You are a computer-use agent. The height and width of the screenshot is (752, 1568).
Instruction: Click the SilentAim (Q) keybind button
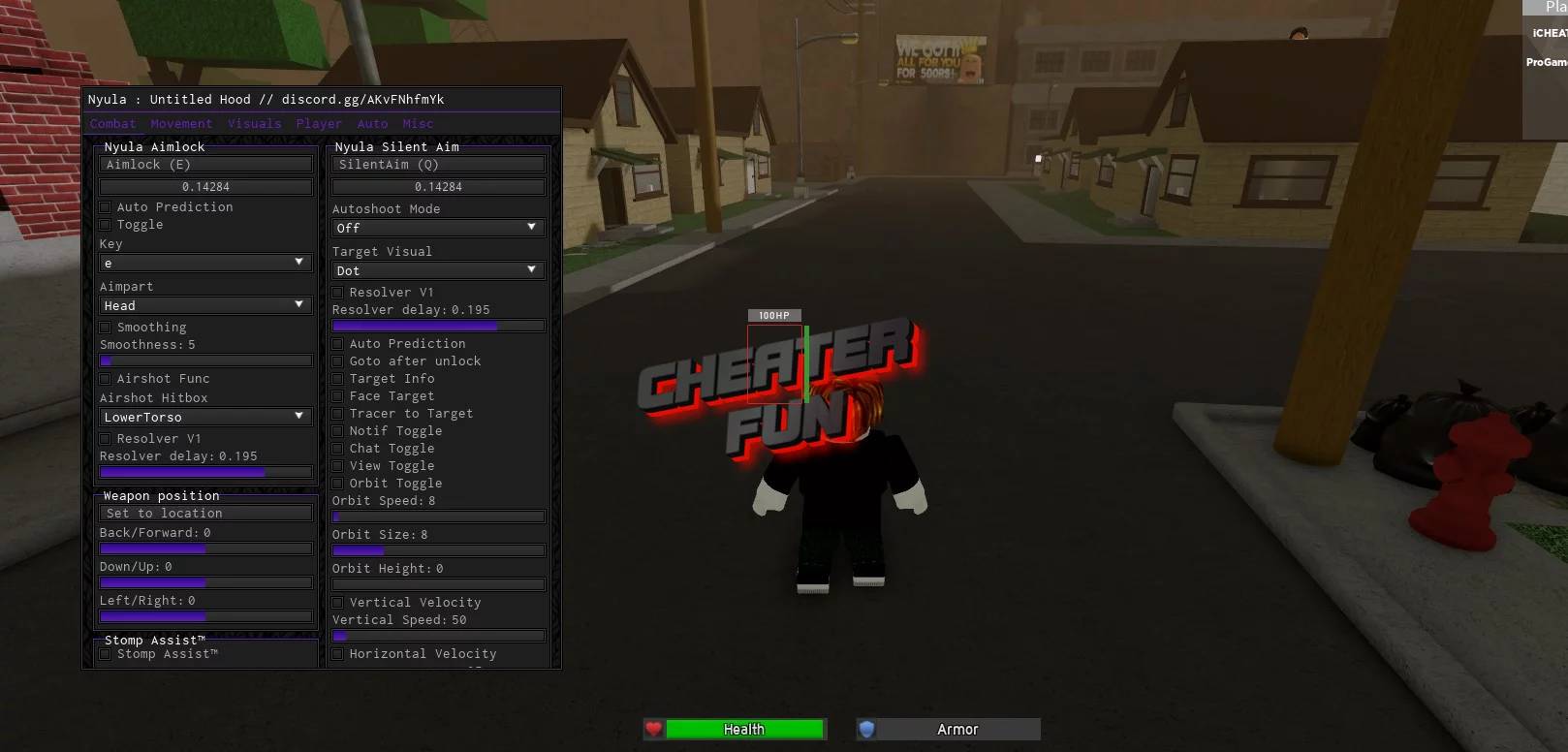[437, 164]
